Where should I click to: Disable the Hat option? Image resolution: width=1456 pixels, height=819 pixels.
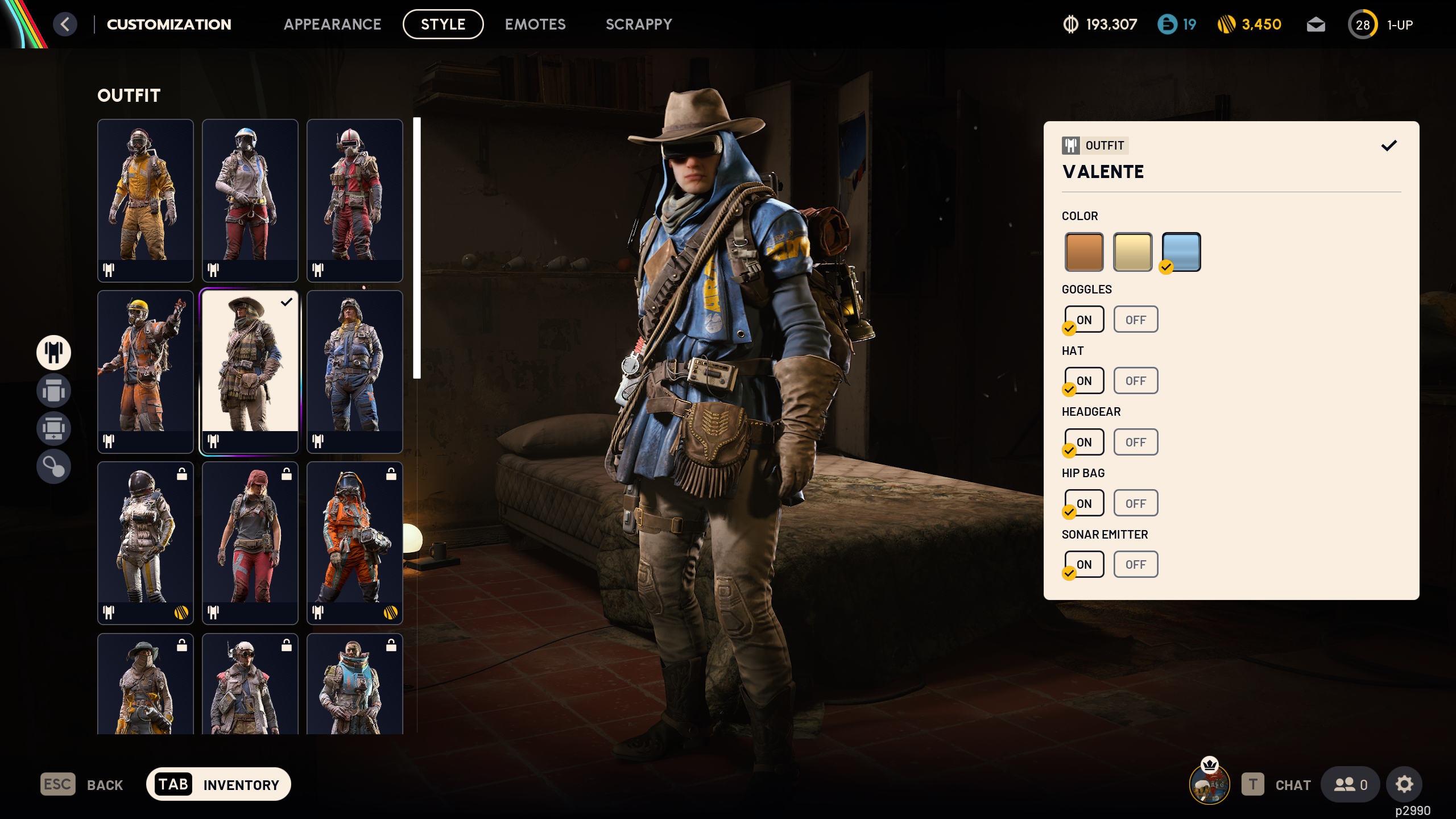[1135, 380]
